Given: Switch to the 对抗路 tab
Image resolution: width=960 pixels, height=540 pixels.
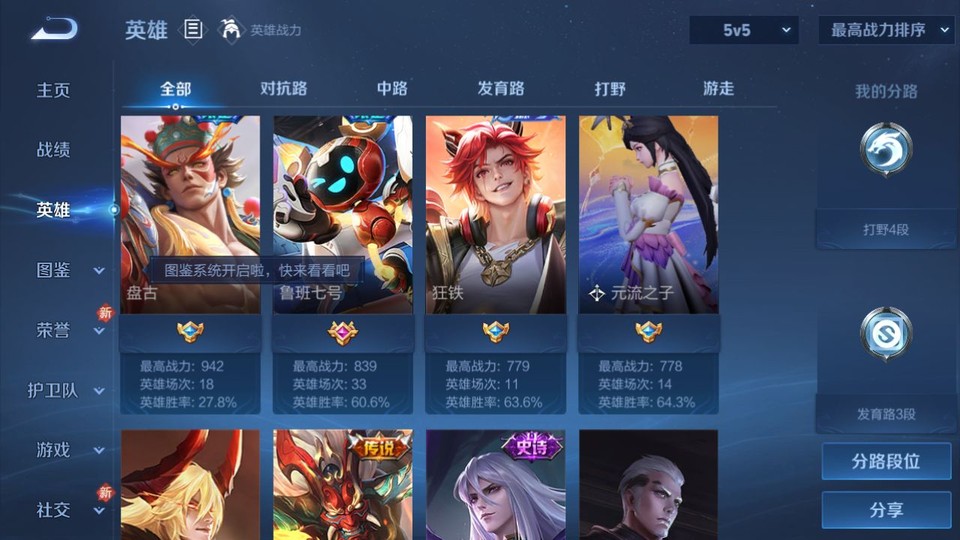Looking at the screenshot, I should click(x=283, y=88).
